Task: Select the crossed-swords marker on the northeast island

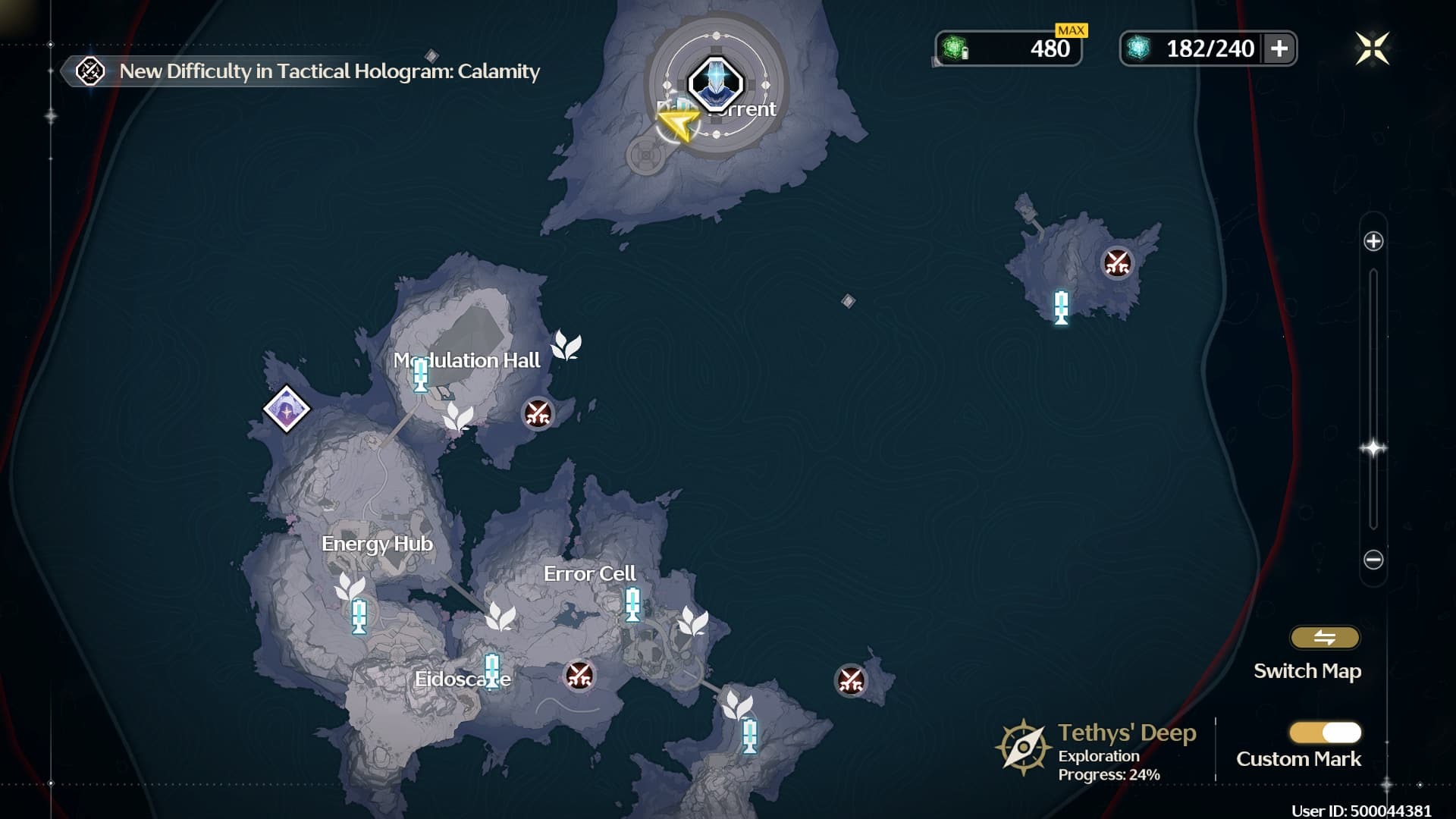Action: point(1117,263)
